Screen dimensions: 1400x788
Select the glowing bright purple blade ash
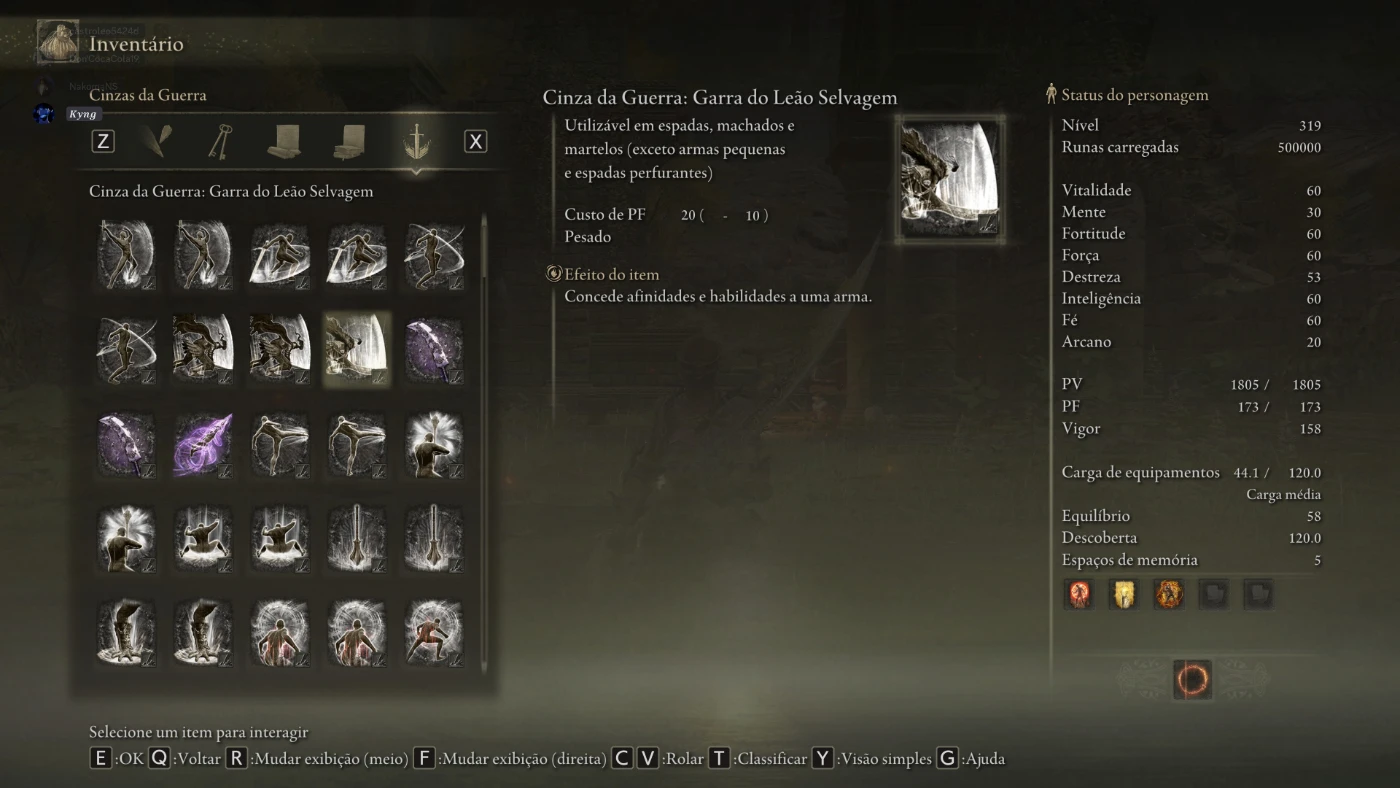[x=203, y=443]
